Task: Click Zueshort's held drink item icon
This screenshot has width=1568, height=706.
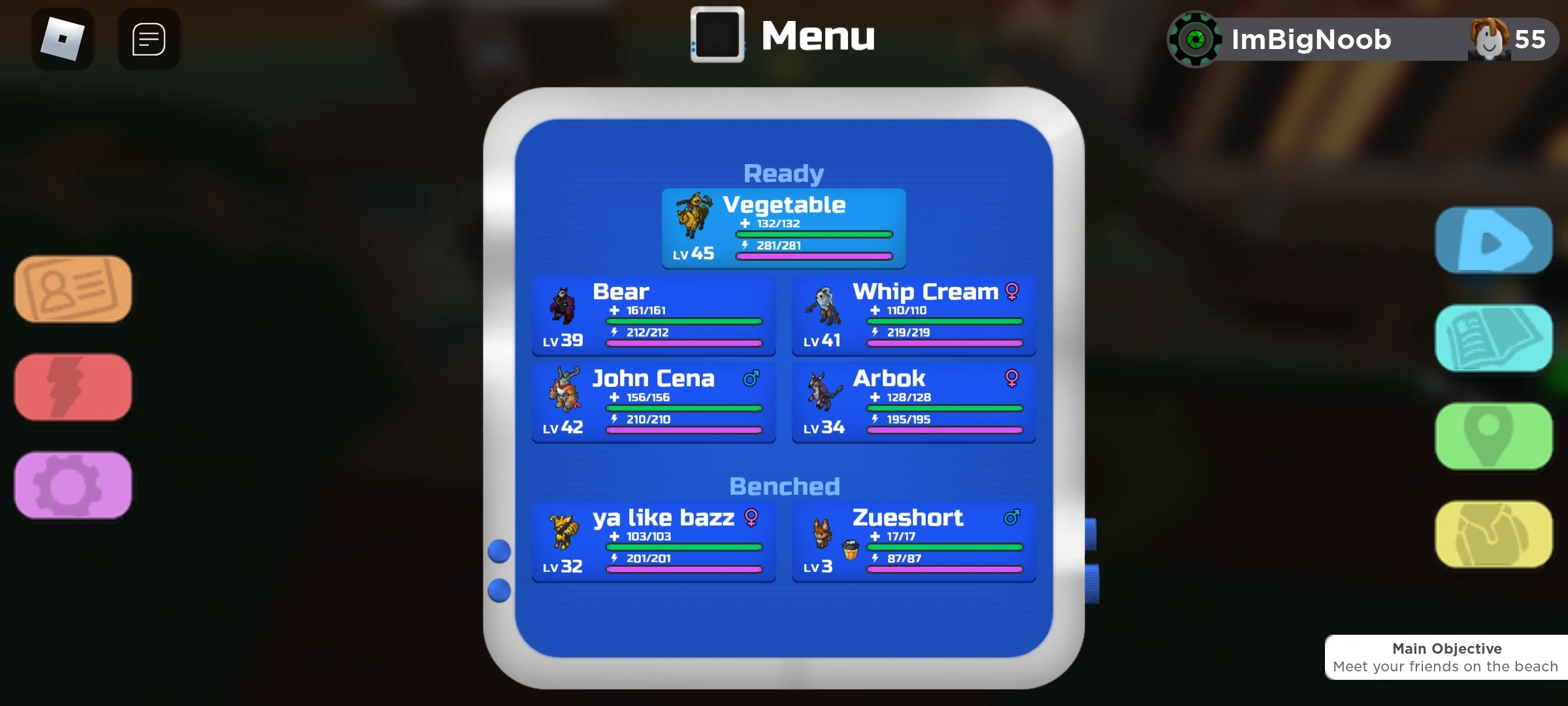Action: click(x=849, y=549)
